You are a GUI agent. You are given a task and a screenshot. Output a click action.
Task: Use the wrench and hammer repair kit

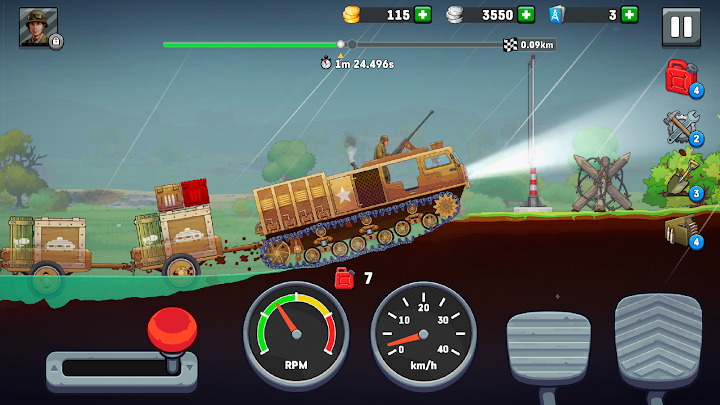pyautogui.click(x=682, y=127)
